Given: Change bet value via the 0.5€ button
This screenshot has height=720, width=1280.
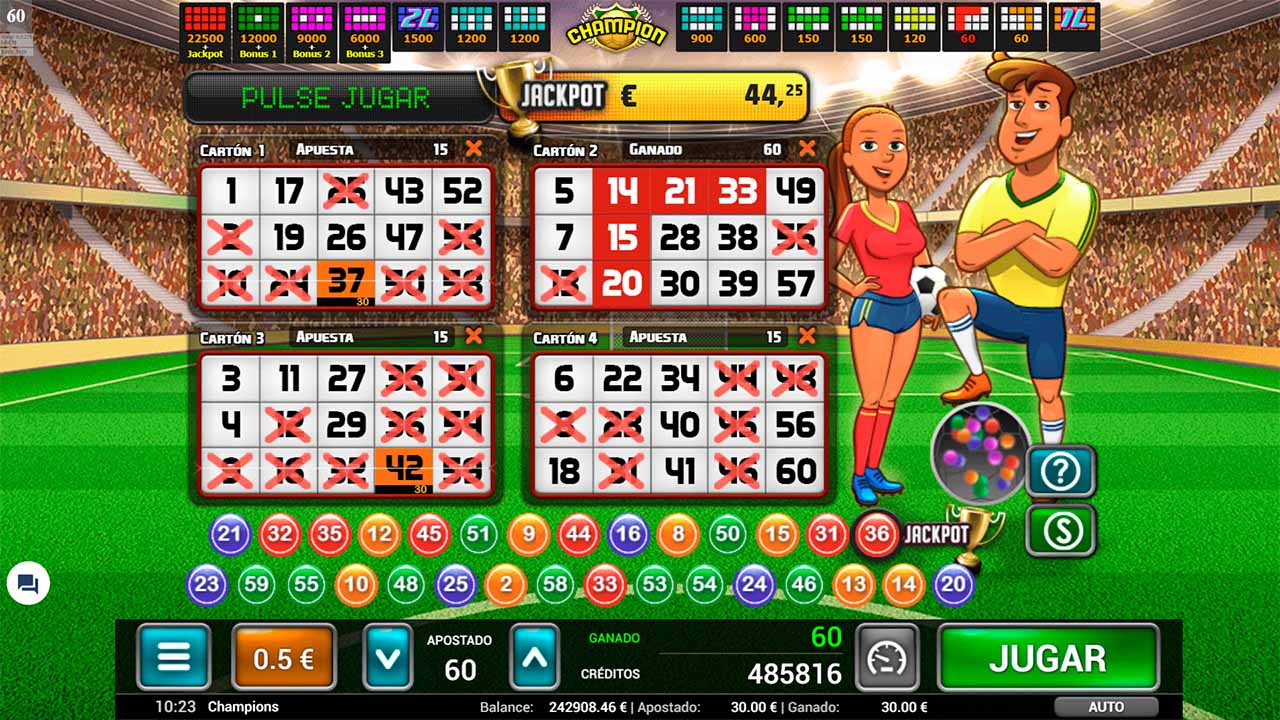Looking at the screenshot, I should pyautogui.click(x=283, y=655).
